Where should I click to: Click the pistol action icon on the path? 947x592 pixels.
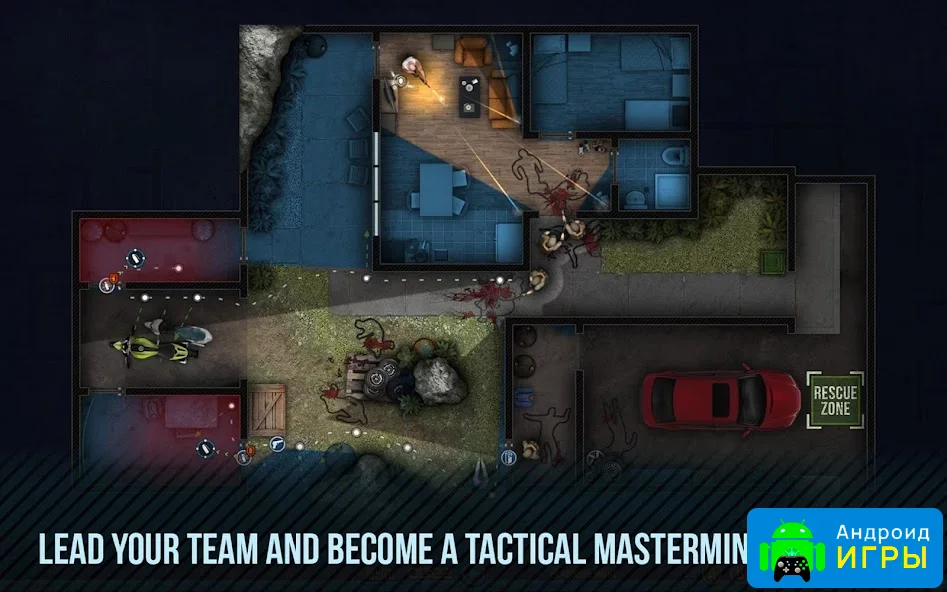[x=277, y=443]
